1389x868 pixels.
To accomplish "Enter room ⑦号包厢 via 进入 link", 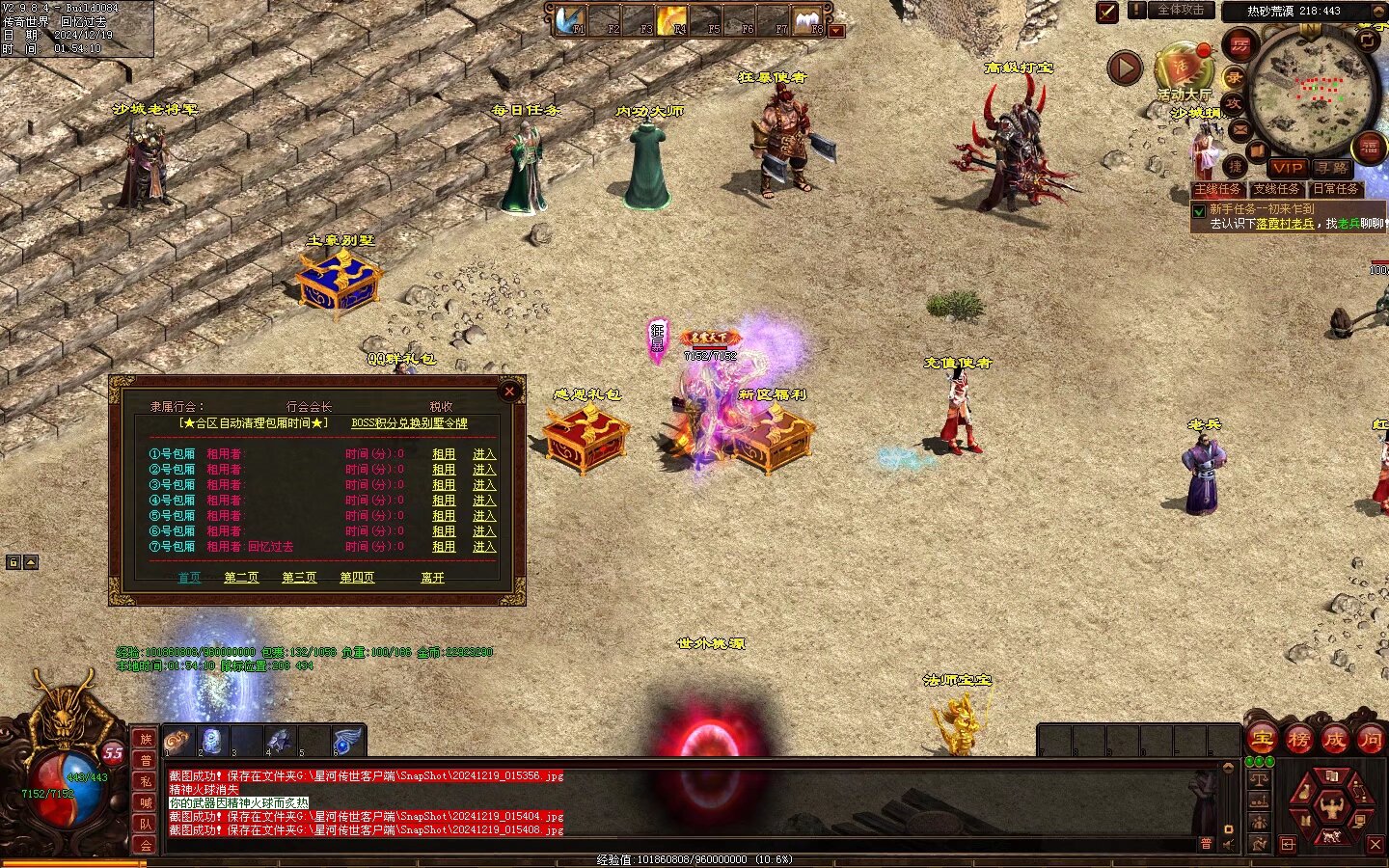I will pyautogui.click(x=484, y=547).
